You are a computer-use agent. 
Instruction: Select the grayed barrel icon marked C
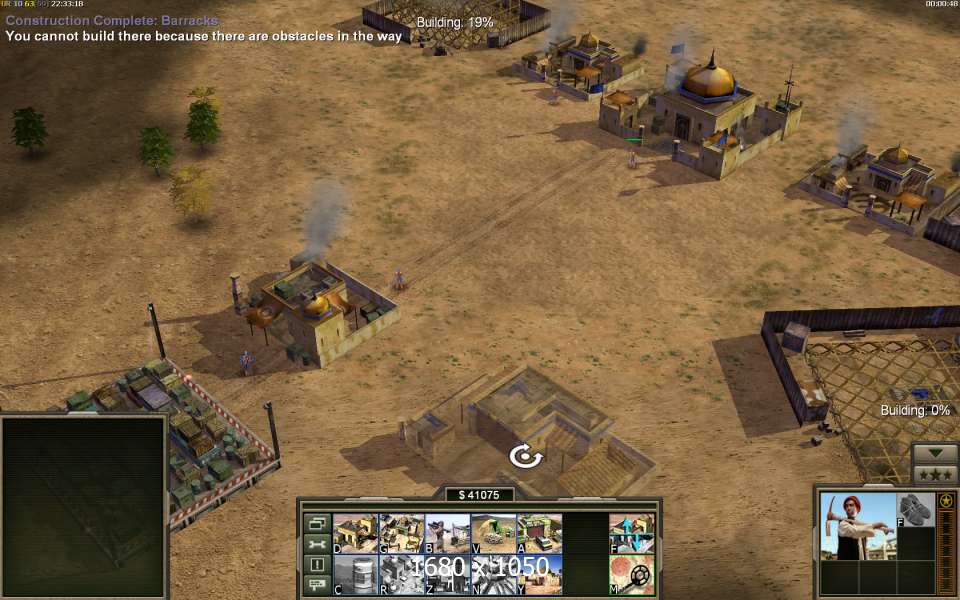(355, 575)
